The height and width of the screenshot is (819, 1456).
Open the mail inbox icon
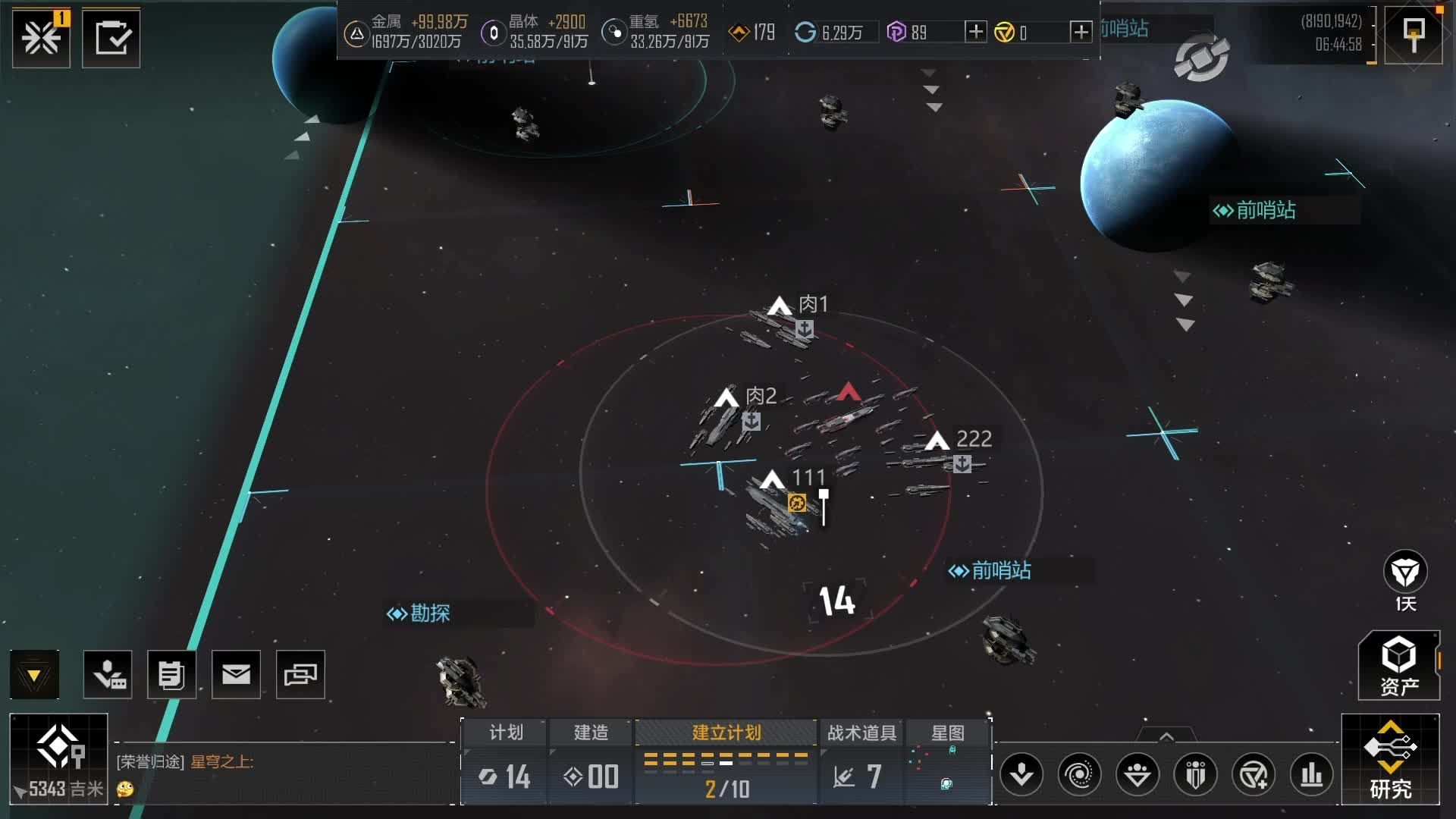coord(236,673)
